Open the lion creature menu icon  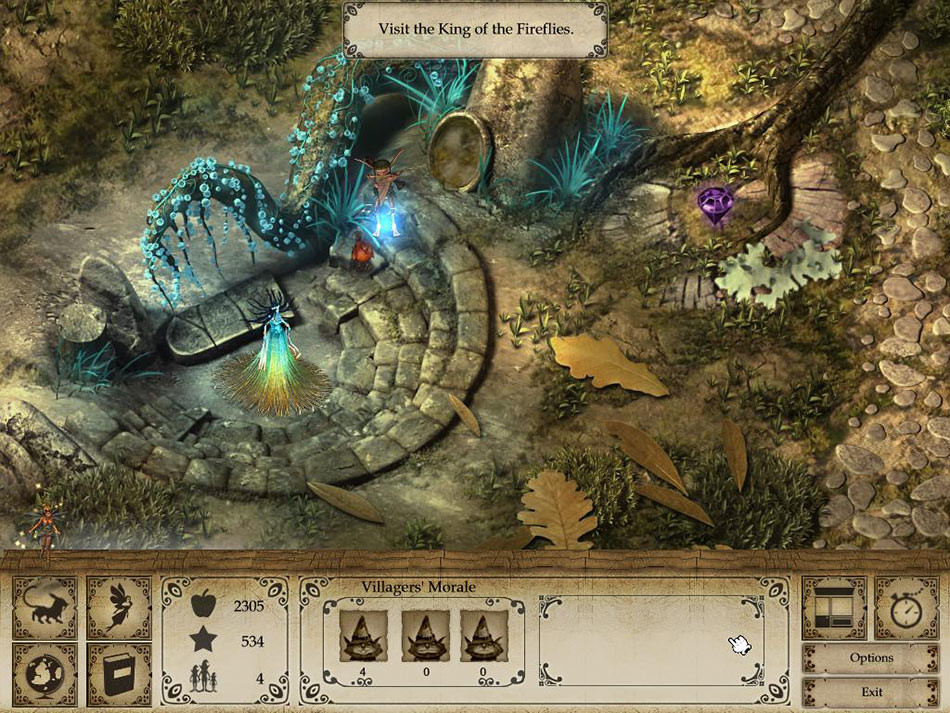coord(44,607)
